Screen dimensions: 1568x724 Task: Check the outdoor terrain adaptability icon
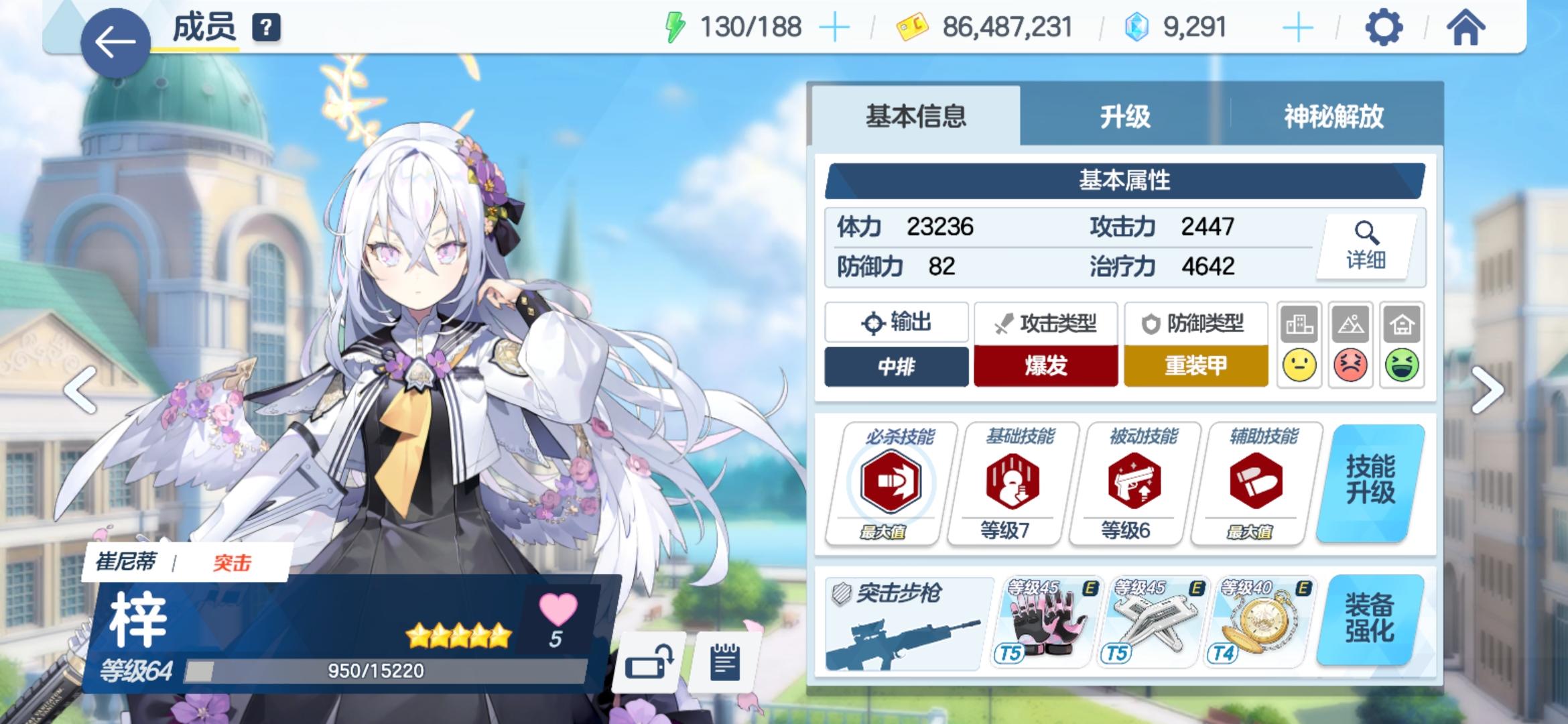pyautogui.click(x=1350, y=345)
